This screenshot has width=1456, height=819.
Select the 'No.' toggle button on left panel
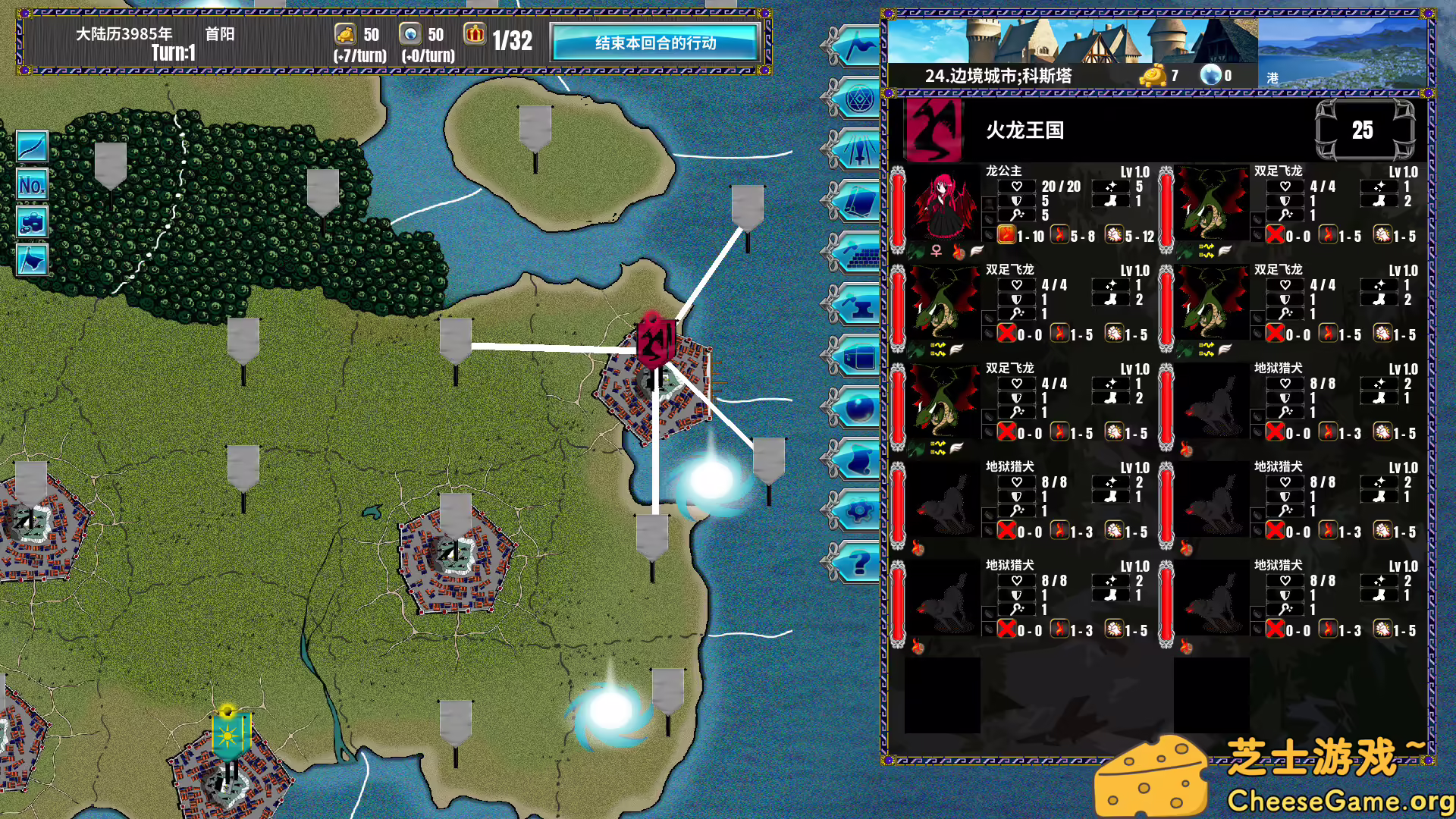click(32, 185)
